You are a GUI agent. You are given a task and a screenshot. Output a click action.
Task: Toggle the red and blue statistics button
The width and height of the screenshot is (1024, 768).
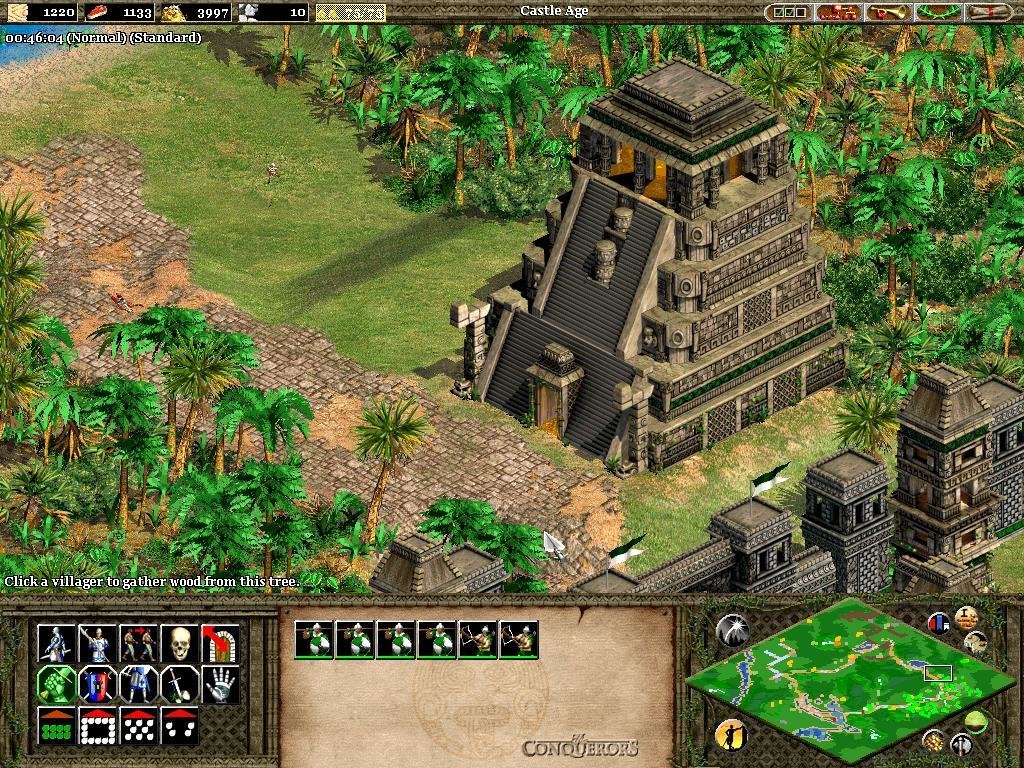(939, 623)
